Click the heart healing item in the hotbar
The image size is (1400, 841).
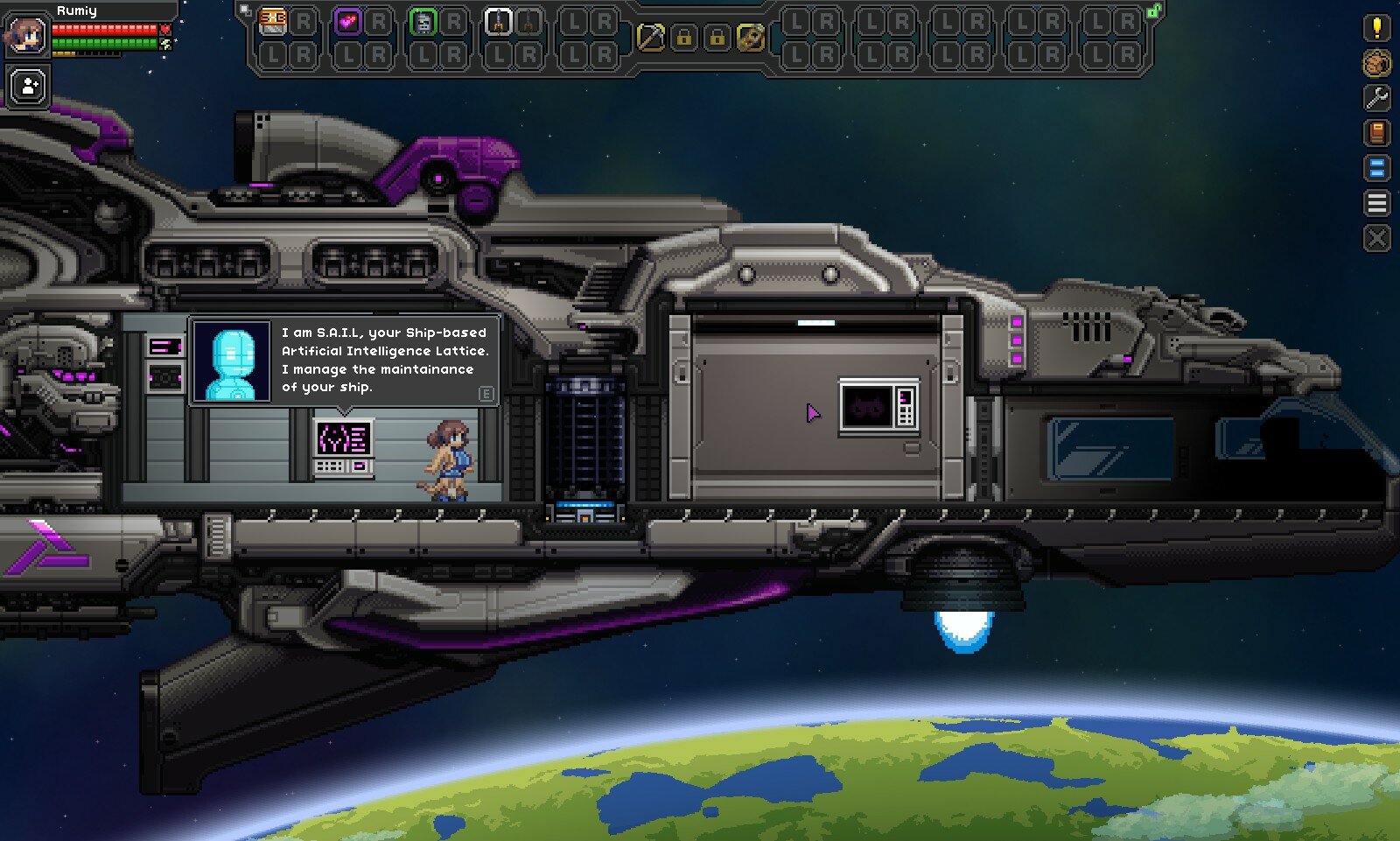347,22
